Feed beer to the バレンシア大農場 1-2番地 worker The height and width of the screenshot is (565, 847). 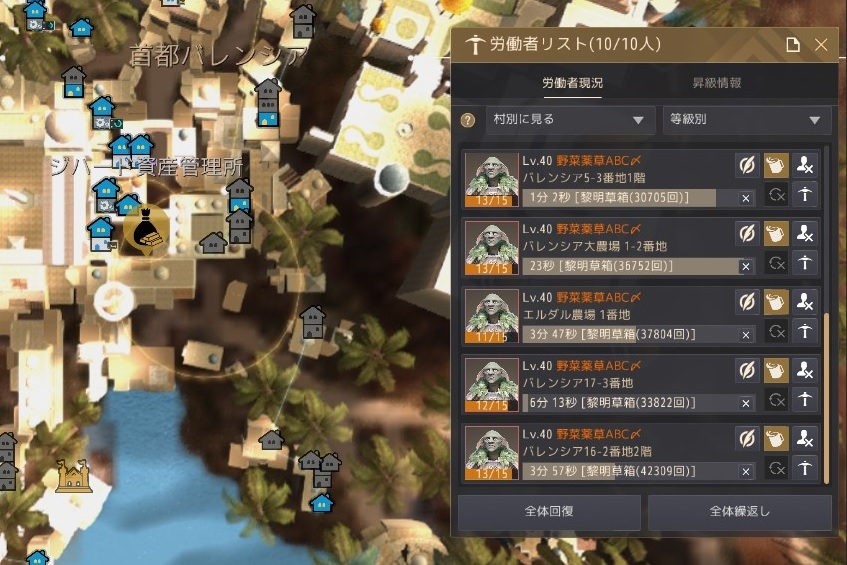(x=776, y=233)
